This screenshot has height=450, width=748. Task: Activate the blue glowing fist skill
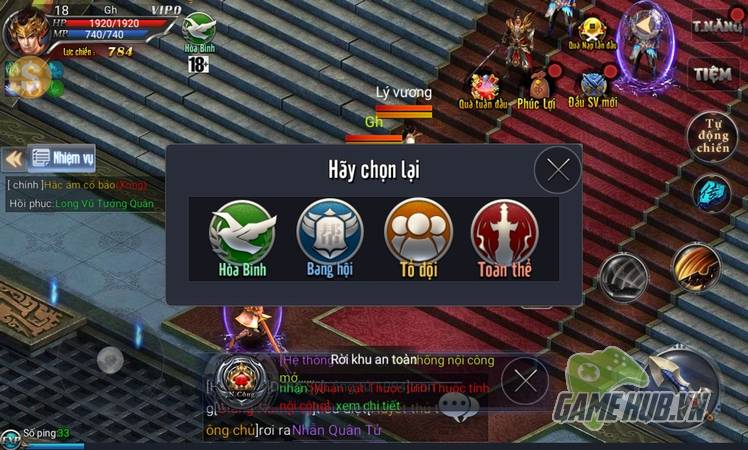pos(713,192)
